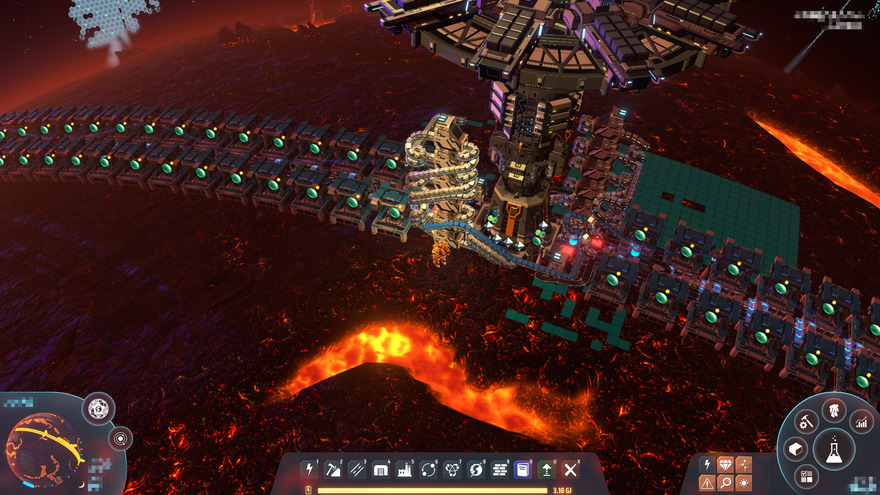Toggle the magnifier detail display icon
Screen dimensions: 880x495
(x=725, y=483)
